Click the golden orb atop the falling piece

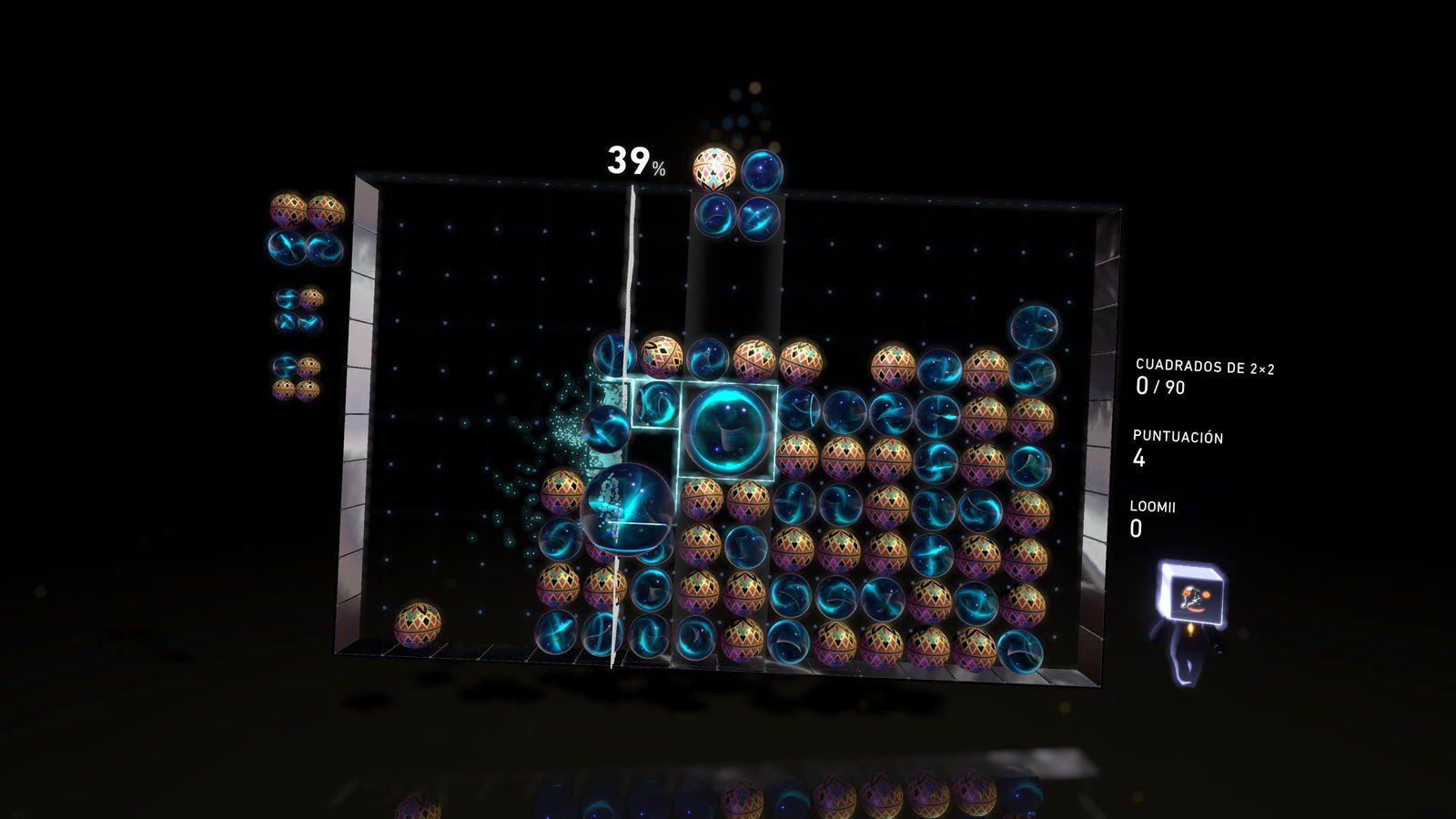coord(714,168)
